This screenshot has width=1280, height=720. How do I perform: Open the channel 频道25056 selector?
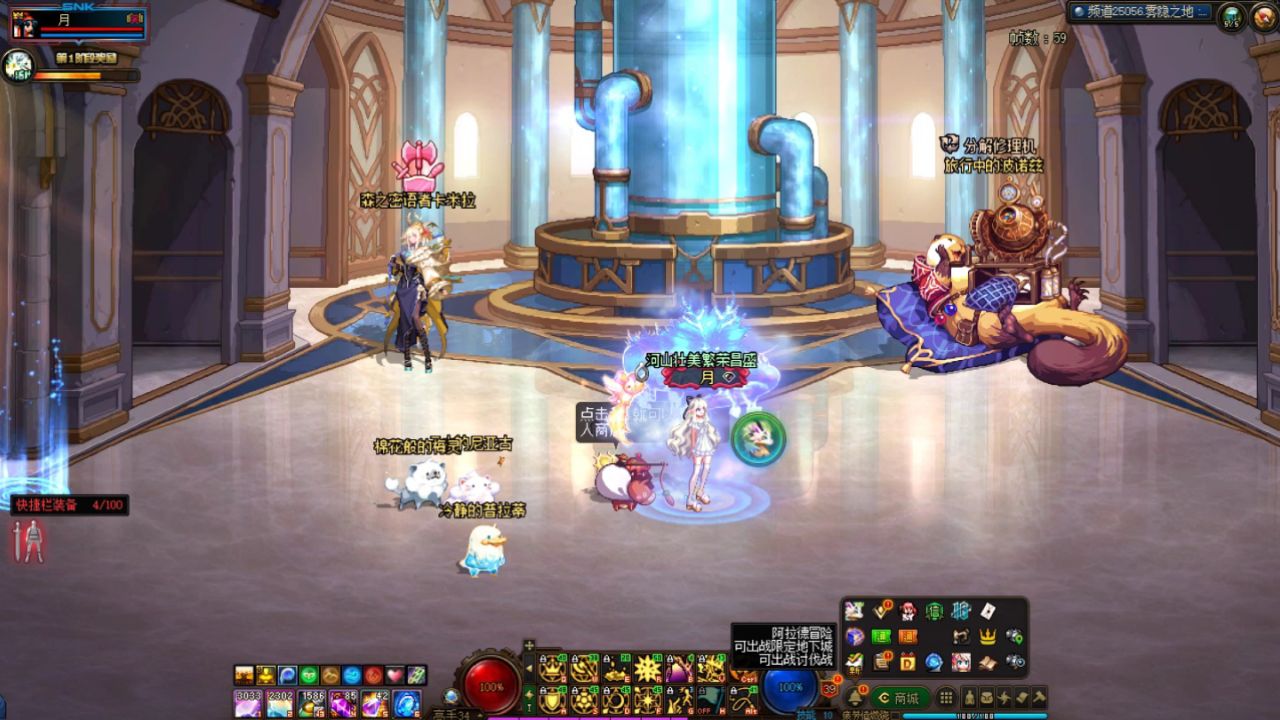click(1139, 12)
